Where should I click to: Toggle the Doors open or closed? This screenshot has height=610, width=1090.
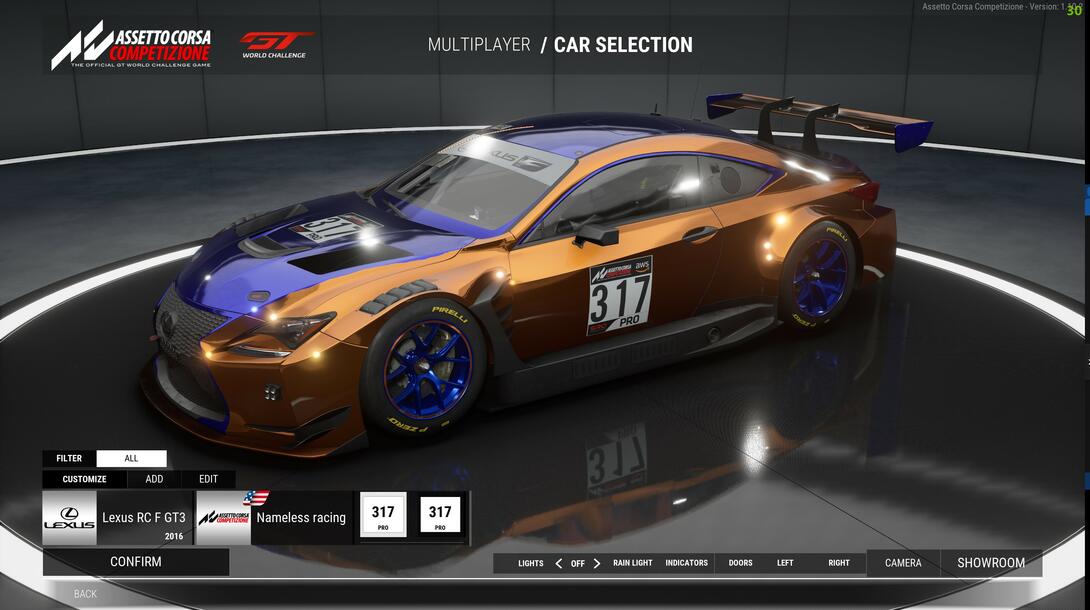click(740, 563)
